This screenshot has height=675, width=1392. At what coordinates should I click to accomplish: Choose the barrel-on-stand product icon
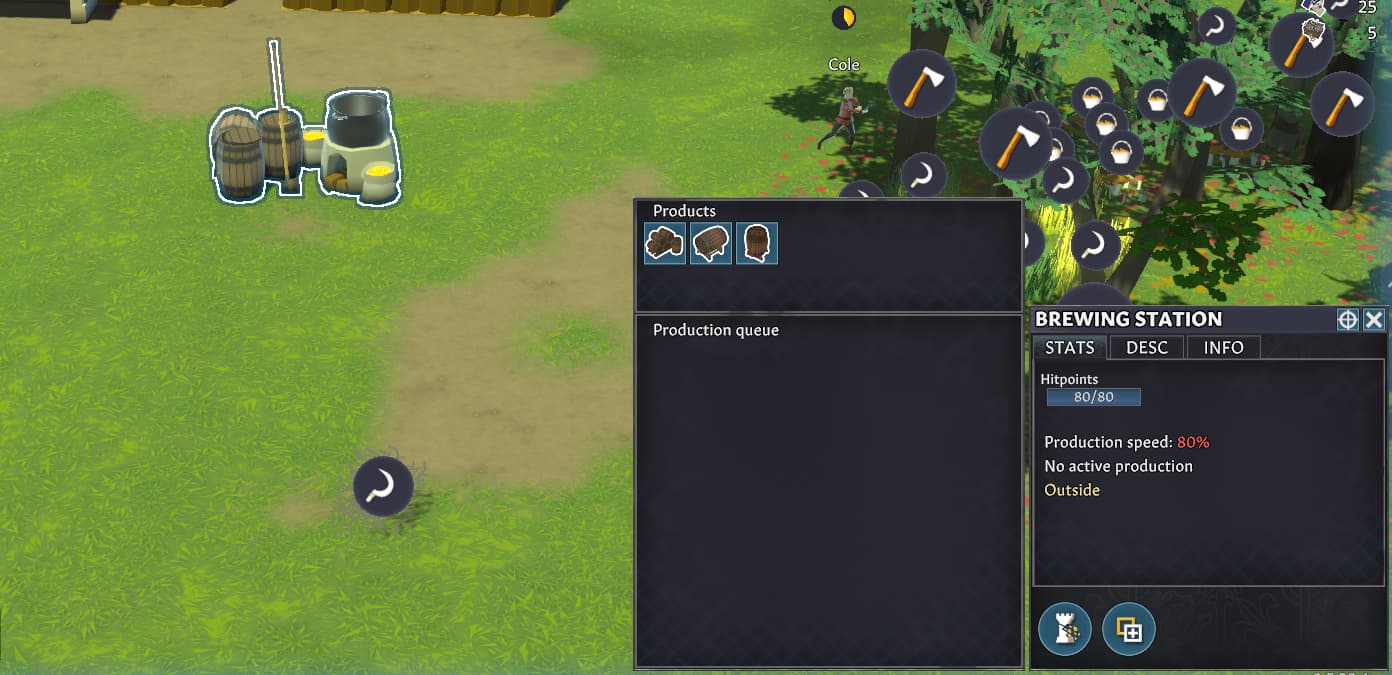click(711, 243)
